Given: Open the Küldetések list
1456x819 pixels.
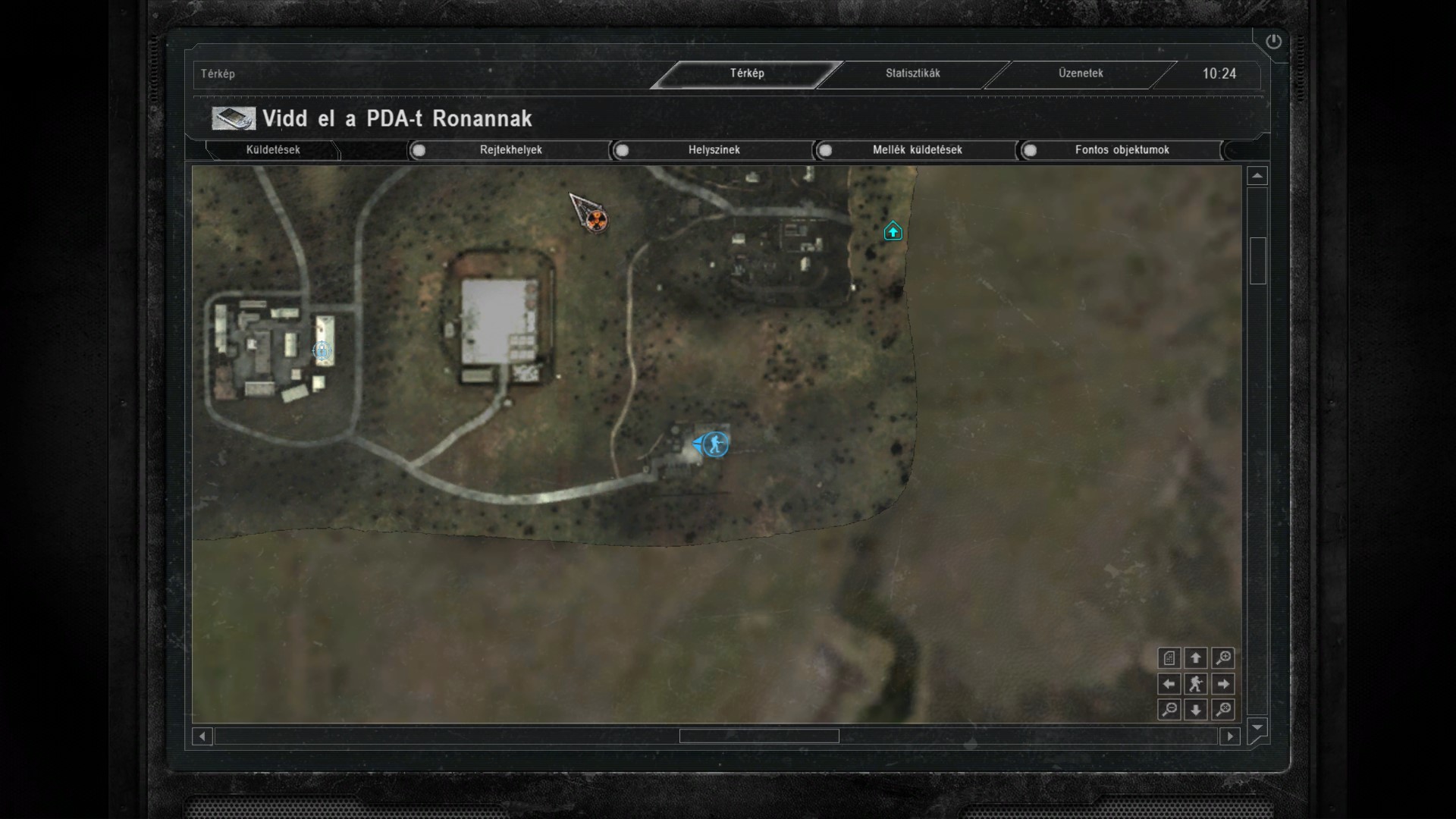Looking at the screenshot, I should pyautogui.click(x=273, y=150).
